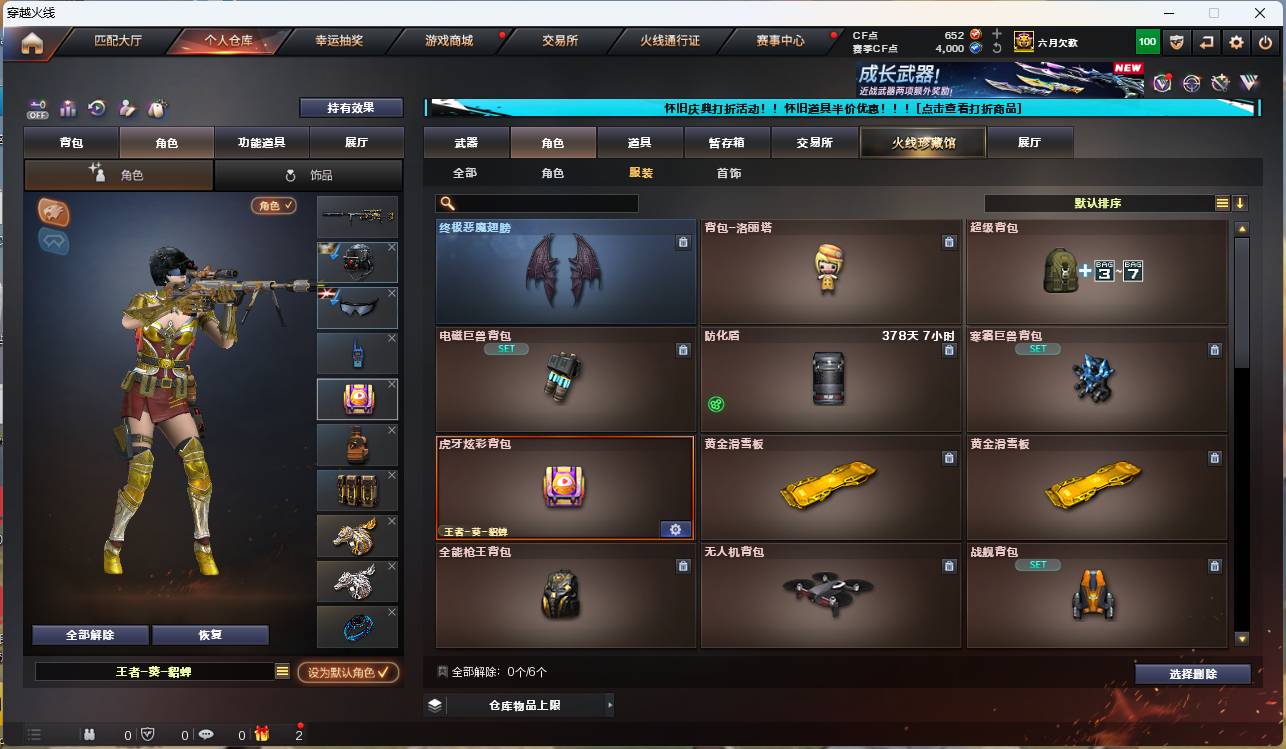Switch to the 火线珍藏馆 tab
This screenshot has width=1286, height=749.
point(925,142)
